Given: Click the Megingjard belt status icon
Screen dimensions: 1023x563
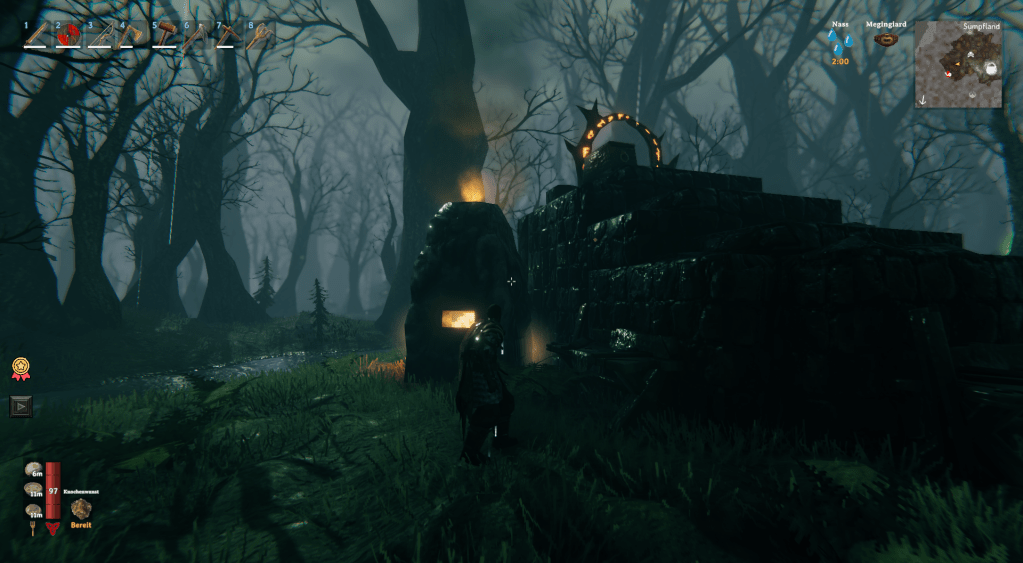Looking at the screenshot, I should pyautogui.click(x=885, y=40).
